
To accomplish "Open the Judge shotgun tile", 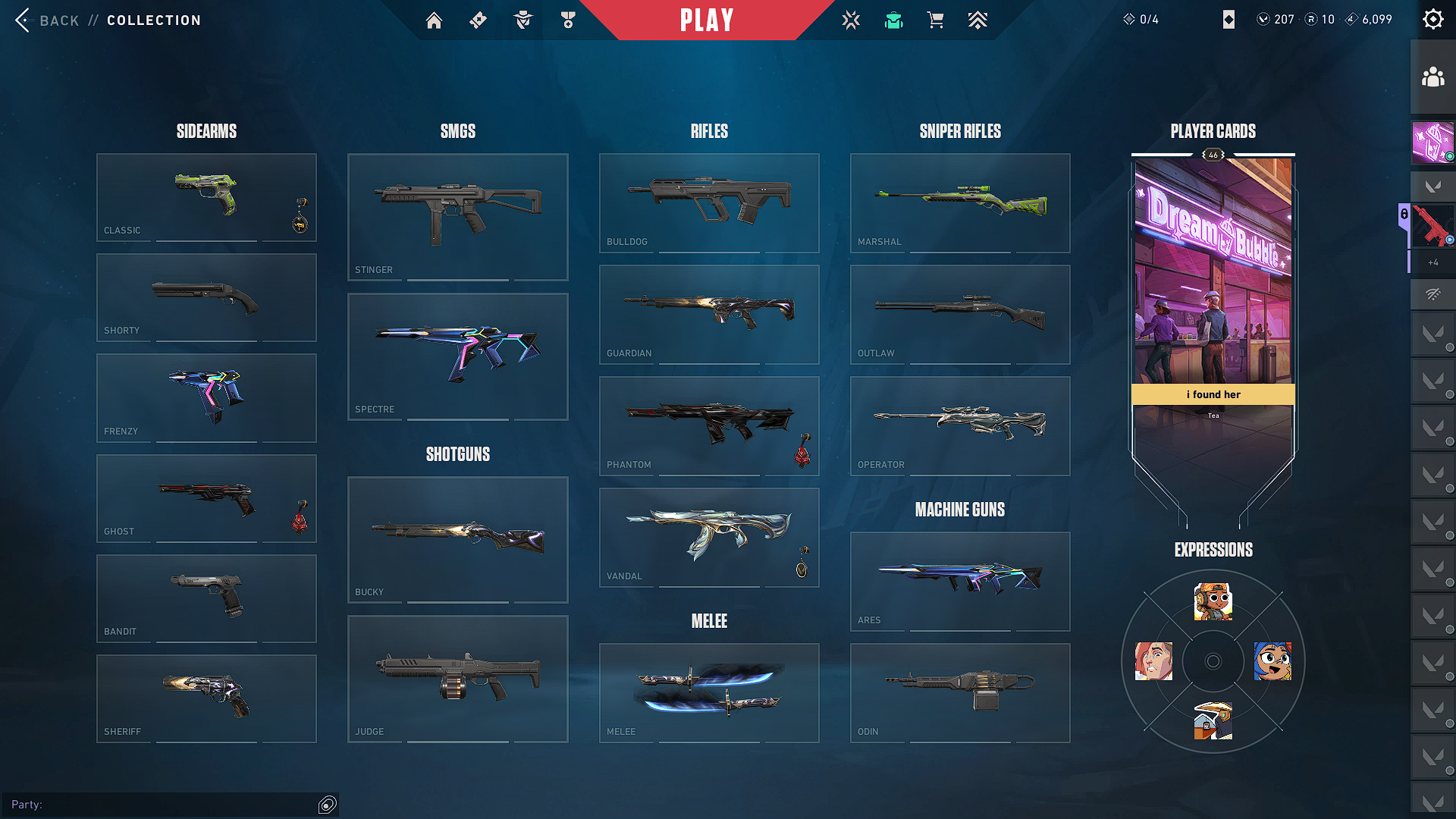I will (x=457, y=679).
